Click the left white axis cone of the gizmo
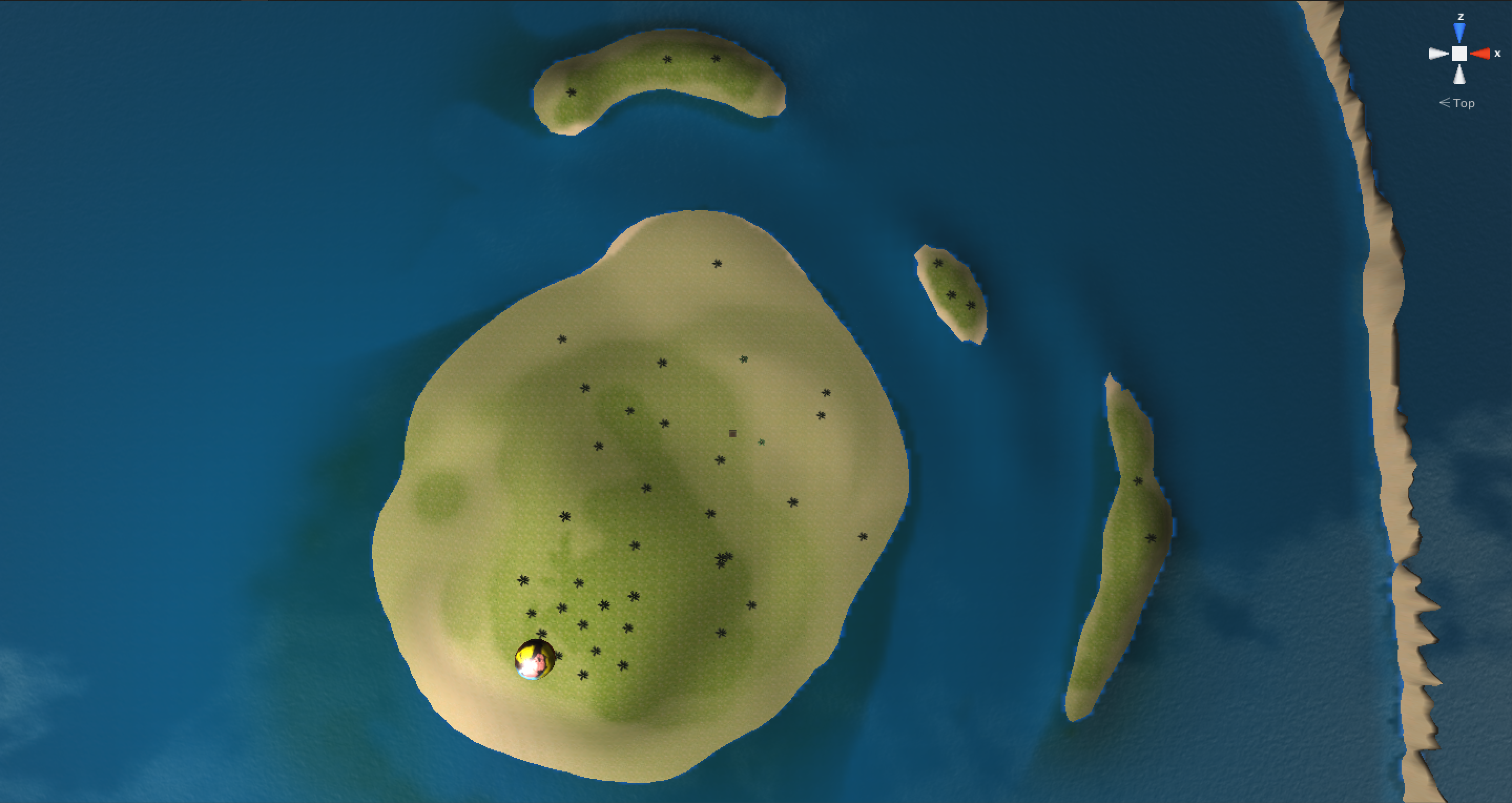 (x=1438, y=54)
